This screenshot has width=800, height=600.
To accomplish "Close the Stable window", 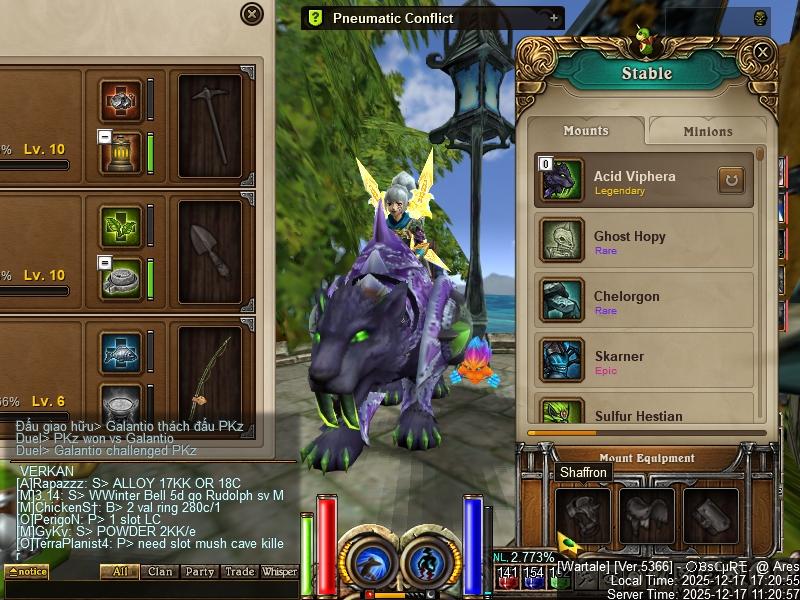I will click(762, 52).
